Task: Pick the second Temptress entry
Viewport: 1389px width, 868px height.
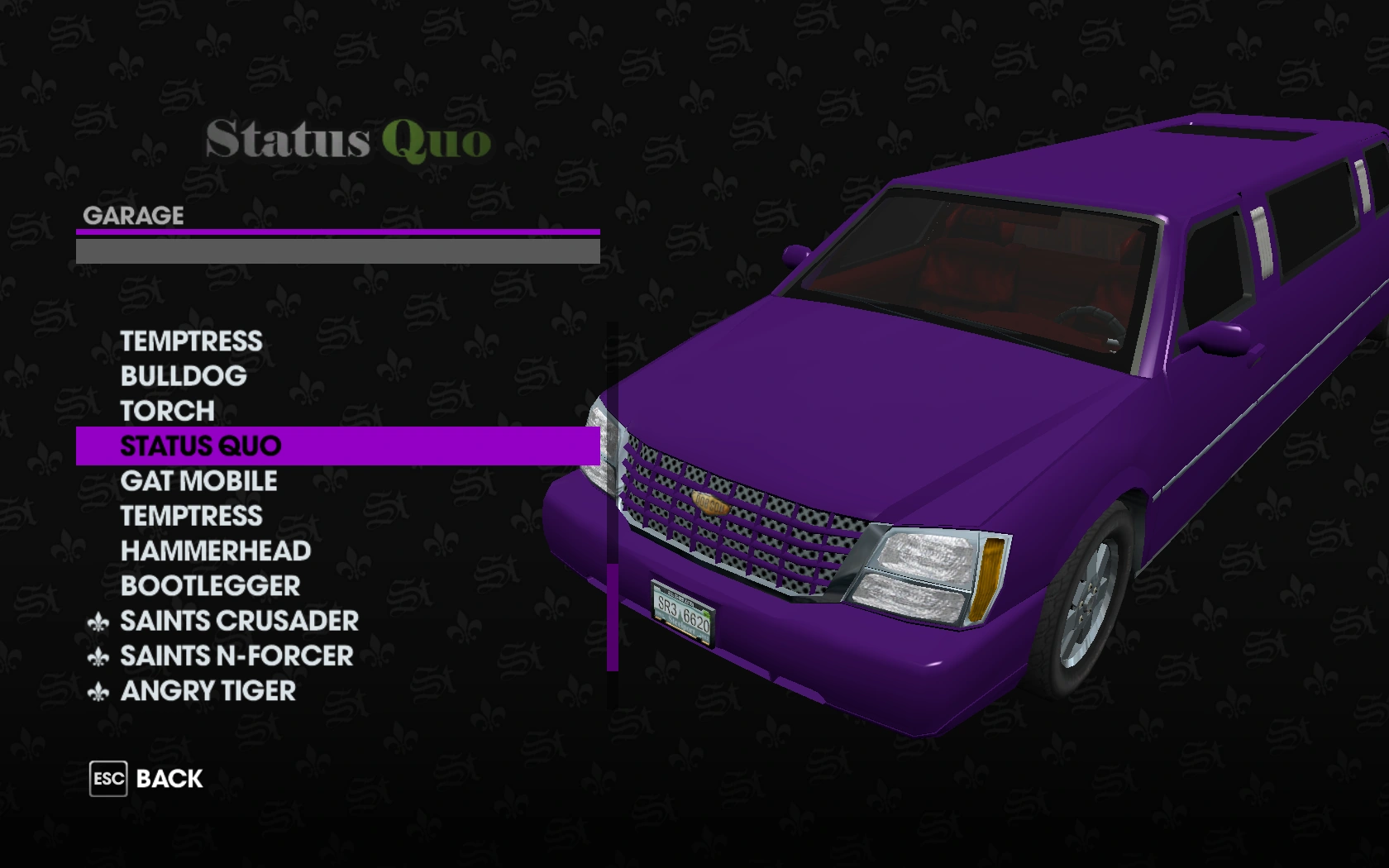Action: click(x=191, y=515)
